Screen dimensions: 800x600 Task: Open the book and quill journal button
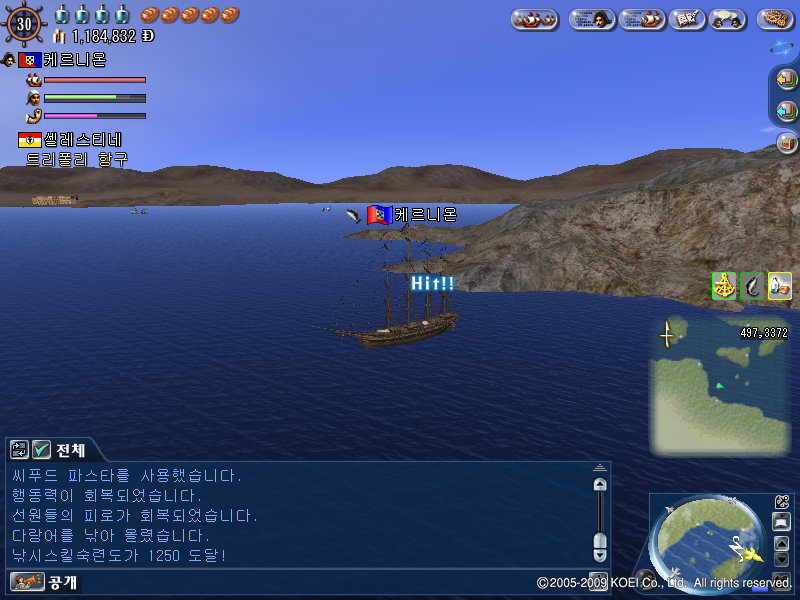point(686,19)
